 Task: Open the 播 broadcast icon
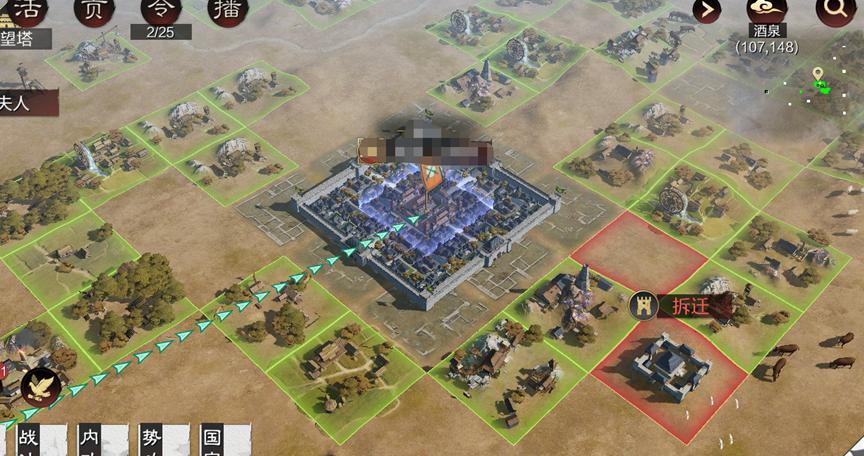point(227,10)
